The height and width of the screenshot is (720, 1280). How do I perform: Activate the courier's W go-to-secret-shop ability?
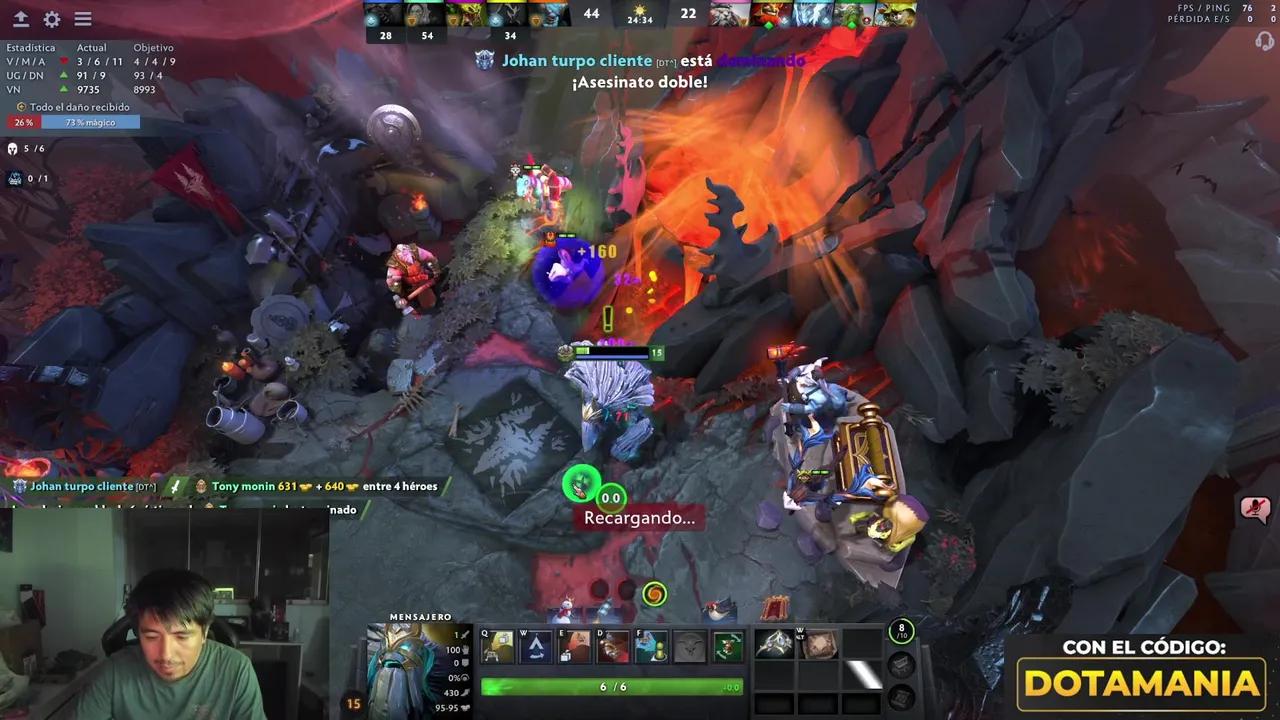[x=536, y=647]
